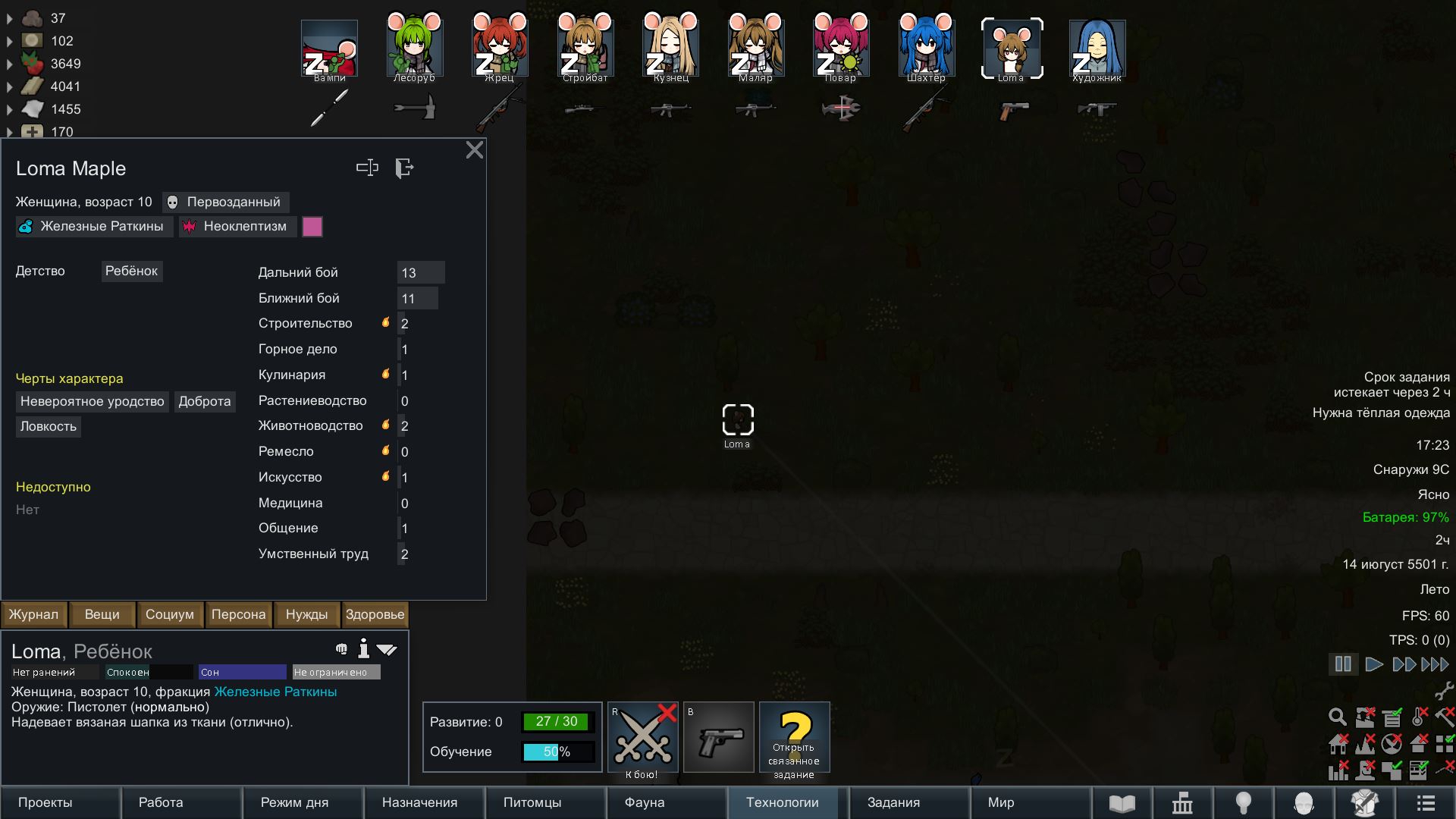The width and height of the screenshot is (1456, 819).
Task: Open the Социум tab
Action: tap(170, 614)
